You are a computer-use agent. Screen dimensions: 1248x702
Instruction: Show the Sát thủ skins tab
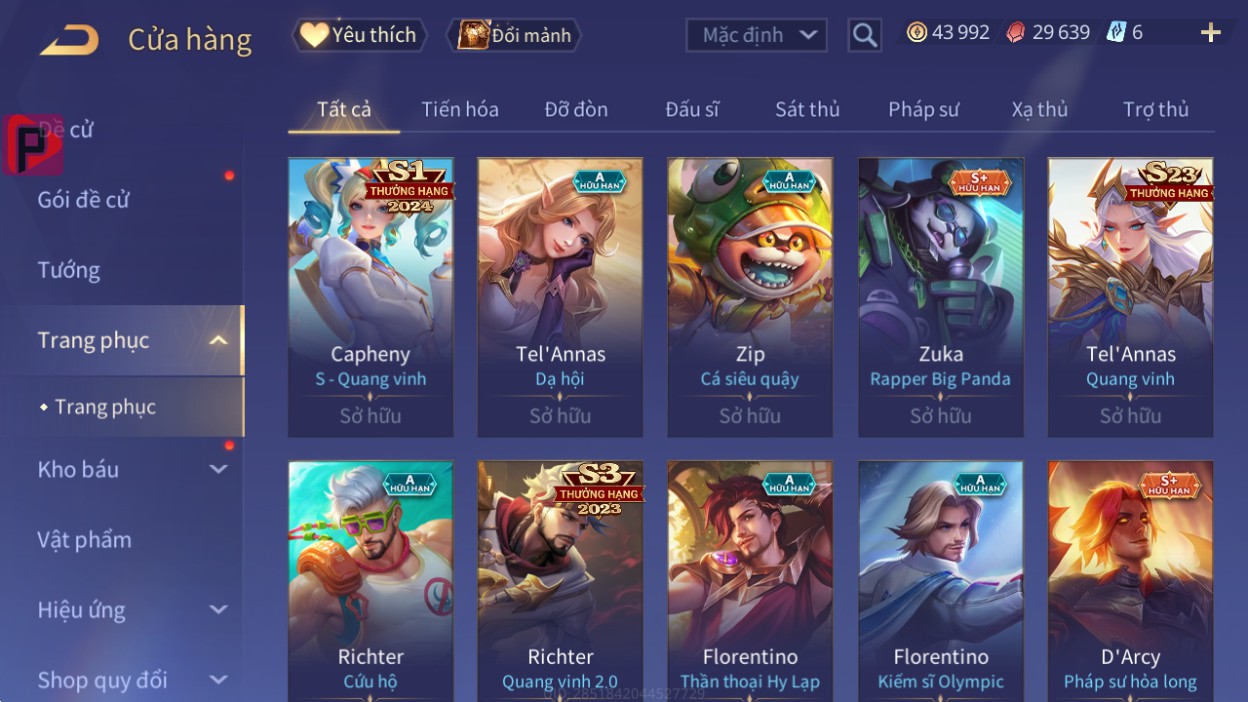[807, 110]
